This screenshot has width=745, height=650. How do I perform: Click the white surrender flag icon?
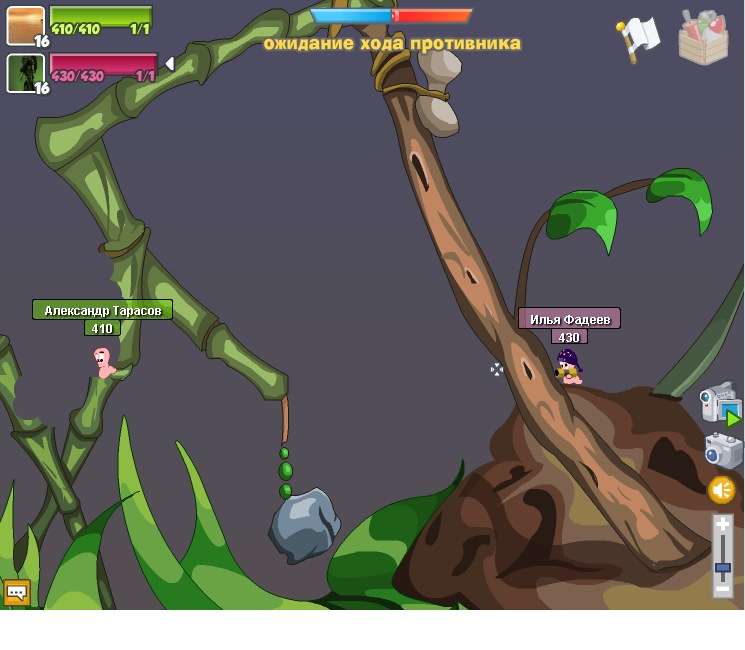pyautogui.click(x=637, y=38)
